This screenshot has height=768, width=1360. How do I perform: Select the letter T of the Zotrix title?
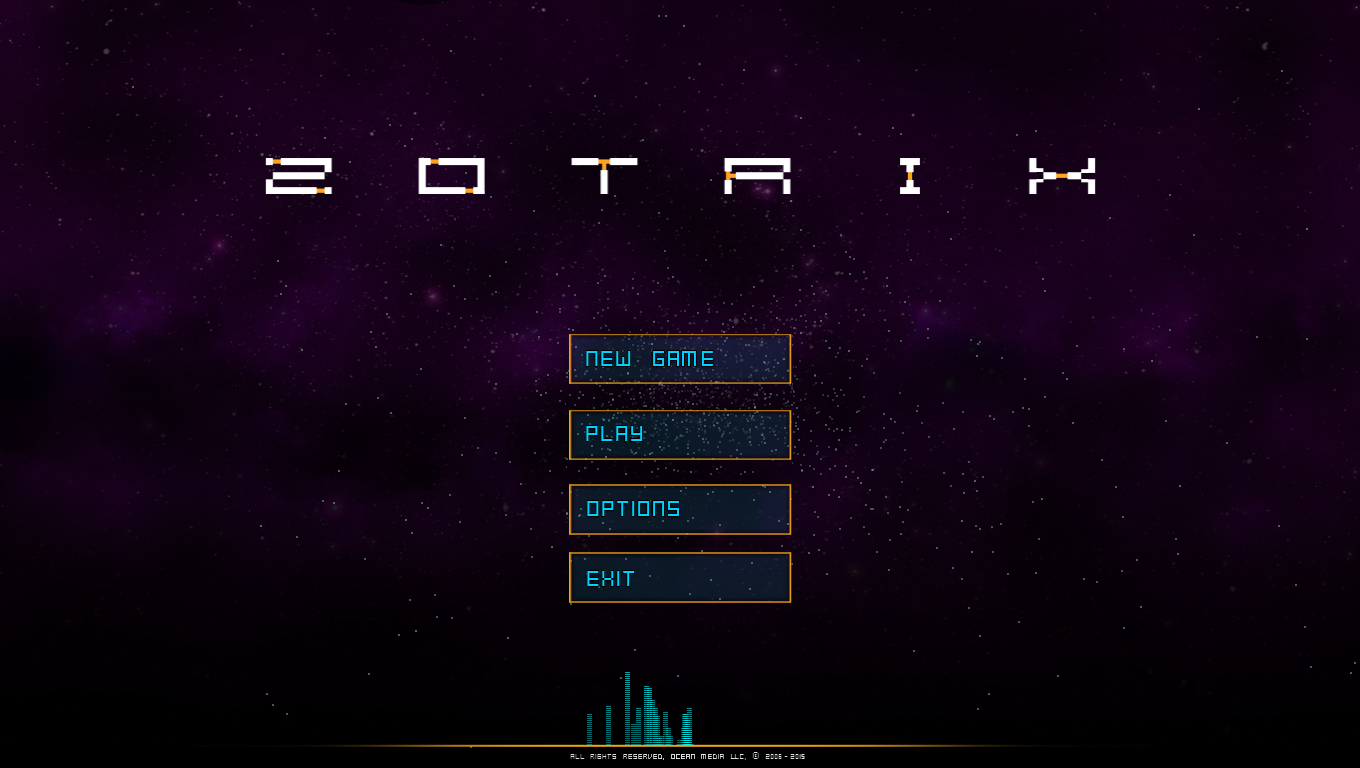[x=605, y=176]
